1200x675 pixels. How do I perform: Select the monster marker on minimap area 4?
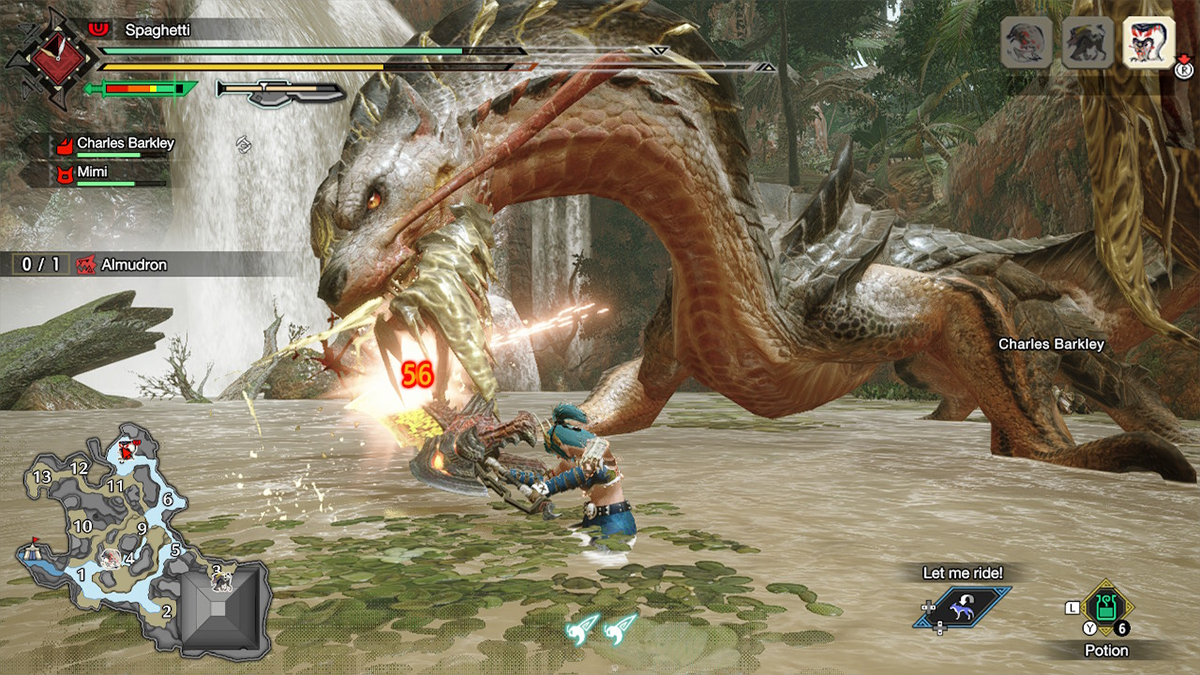tap(110, 556)
